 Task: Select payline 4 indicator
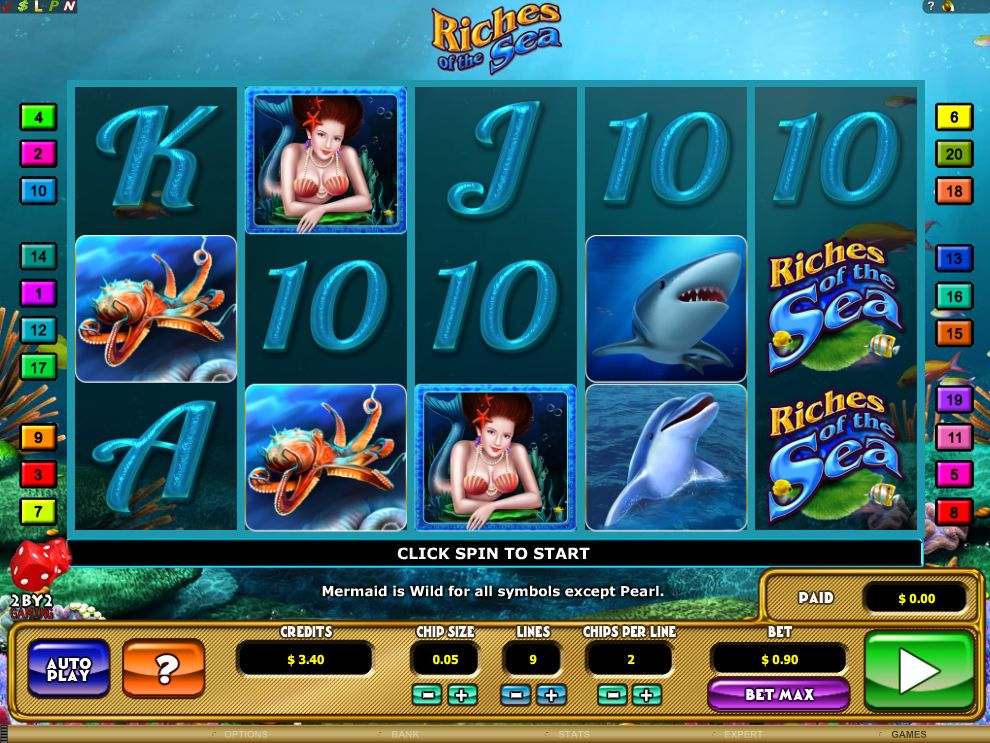[38, 117]
